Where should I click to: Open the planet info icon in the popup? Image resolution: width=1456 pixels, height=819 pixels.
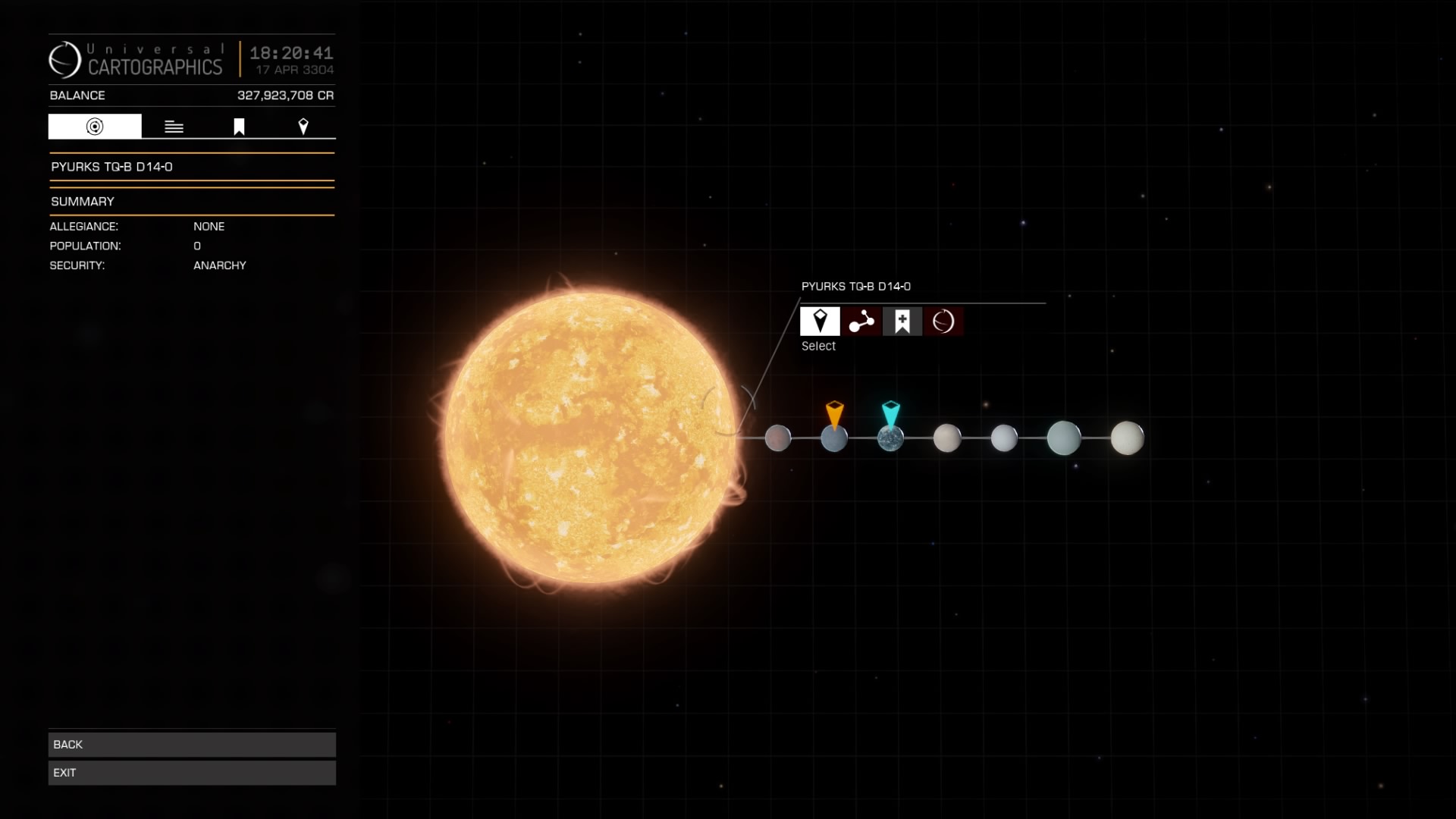pyautogui.click(x=943, y=321)
